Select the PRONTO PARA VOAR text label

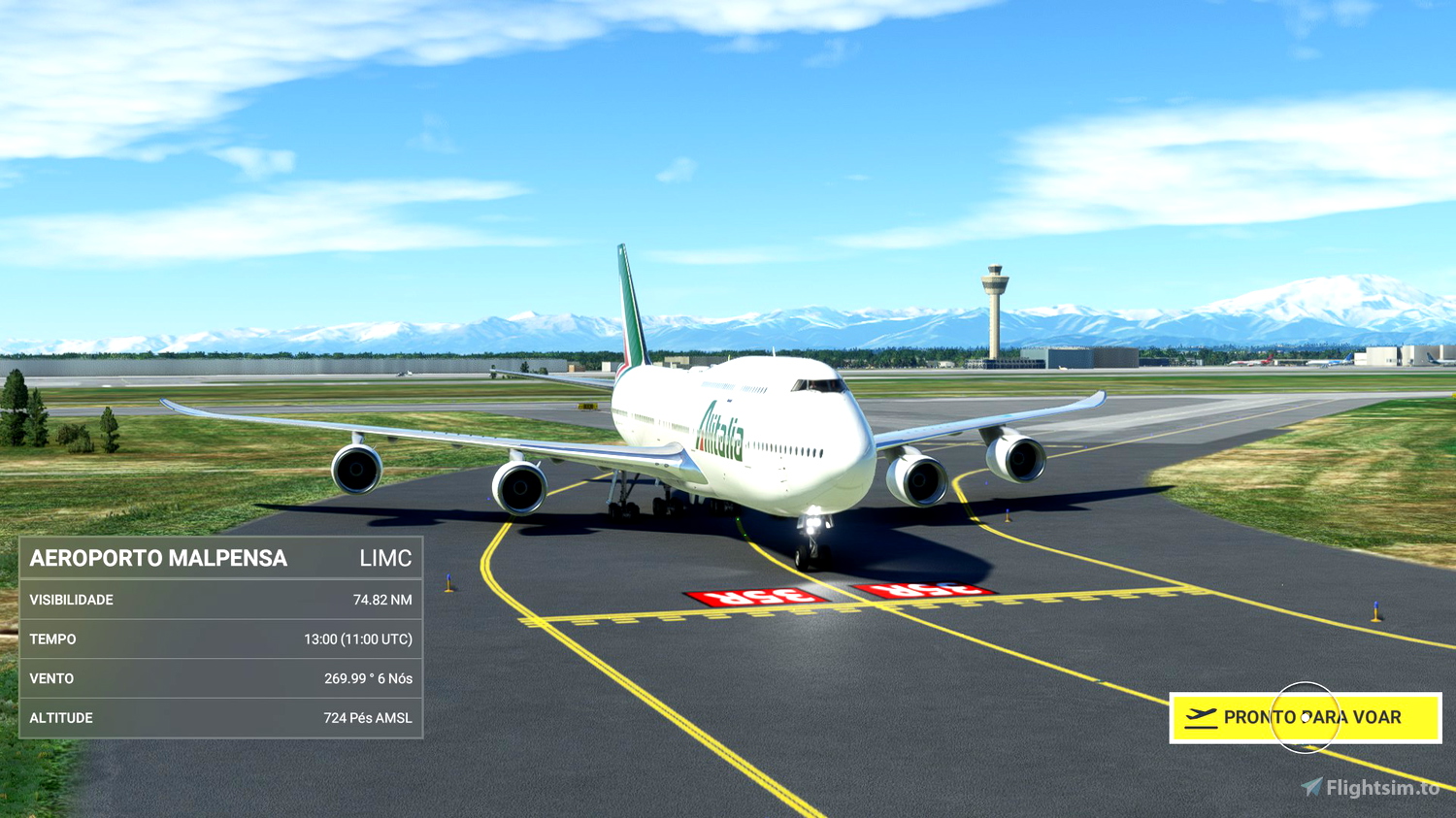point(1313,718)
